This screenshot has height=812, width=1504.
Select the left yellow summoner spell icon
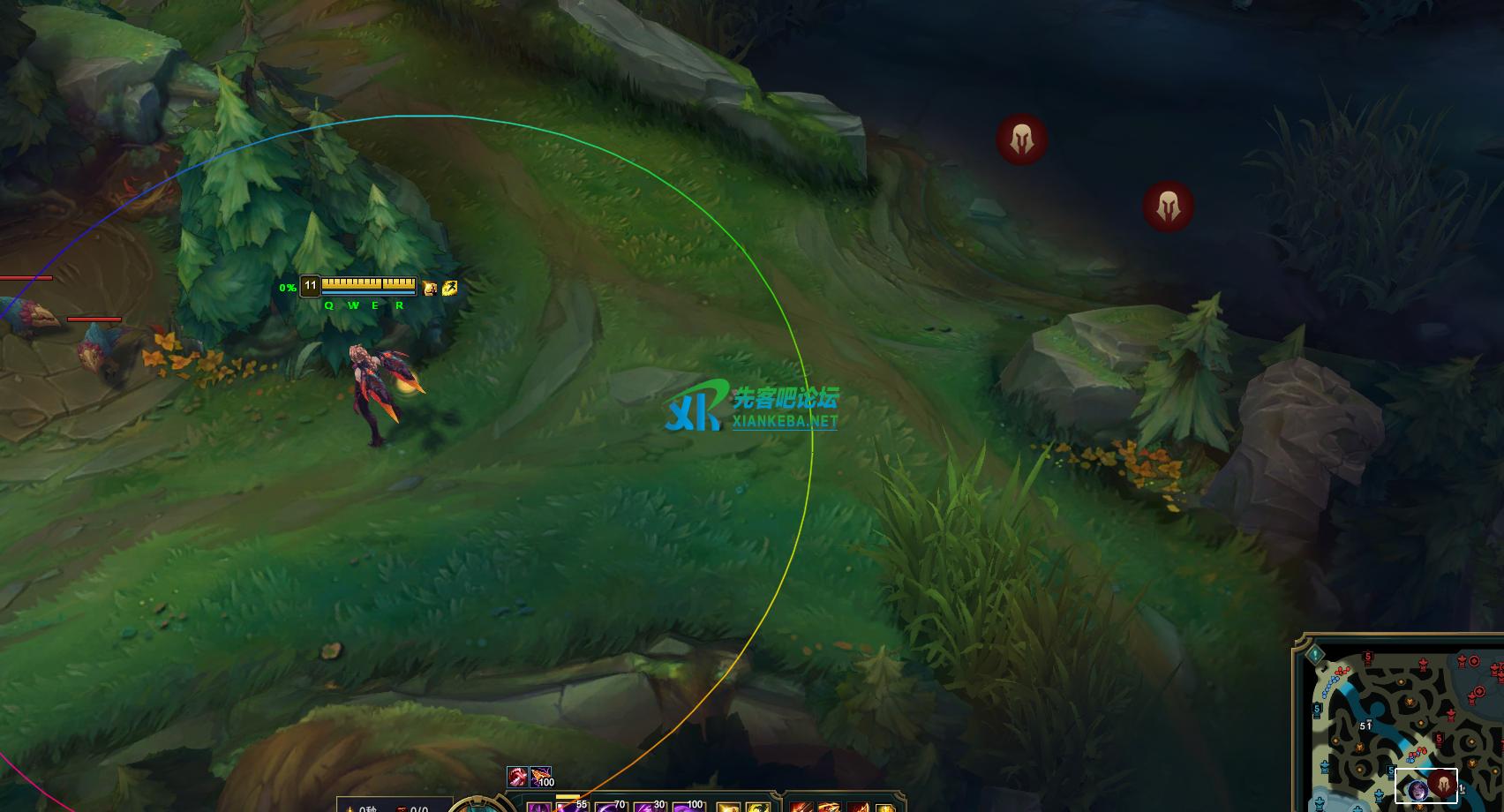728,806
